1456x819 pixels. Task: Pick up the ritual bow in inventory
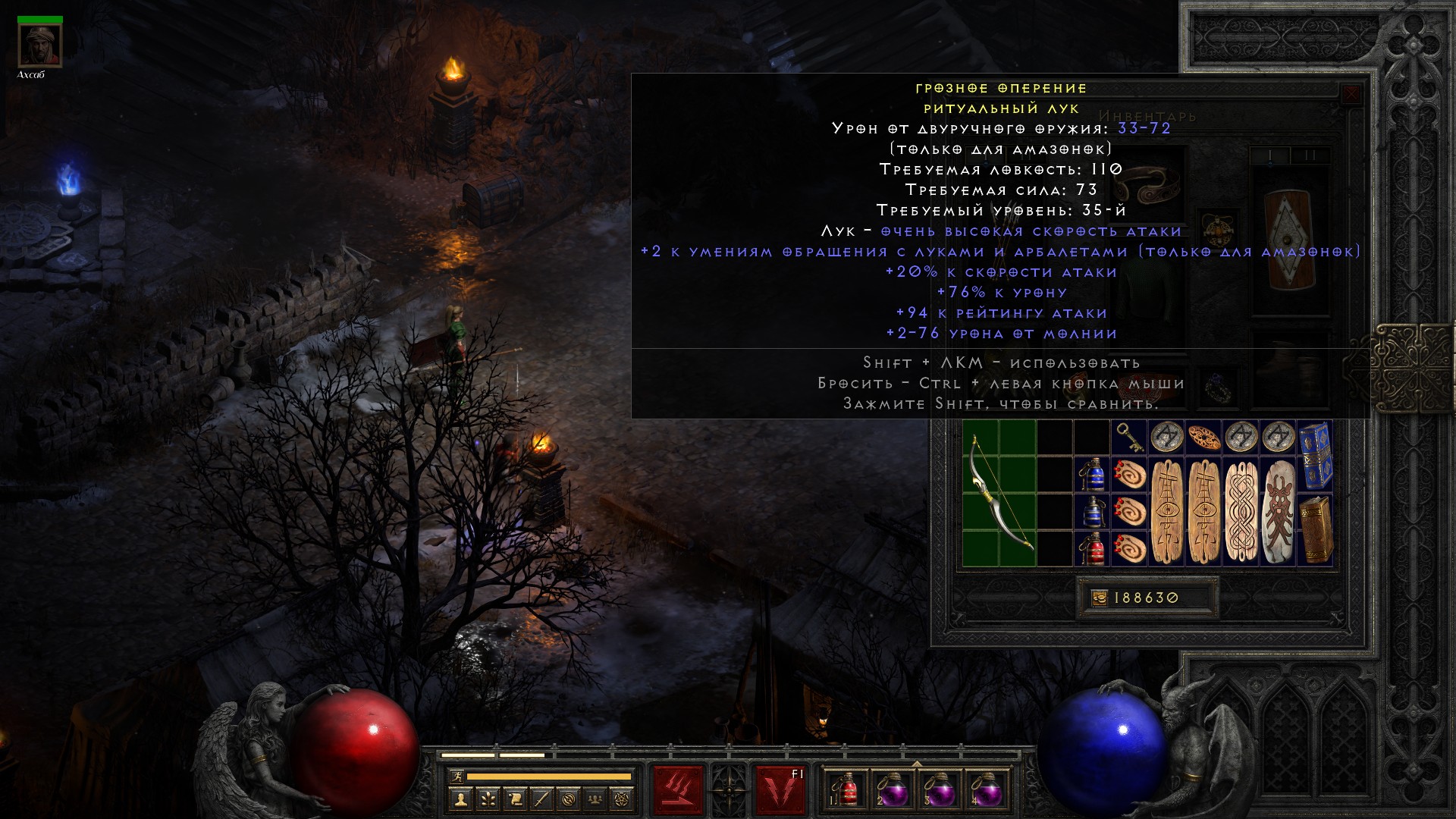click(999, 493)
